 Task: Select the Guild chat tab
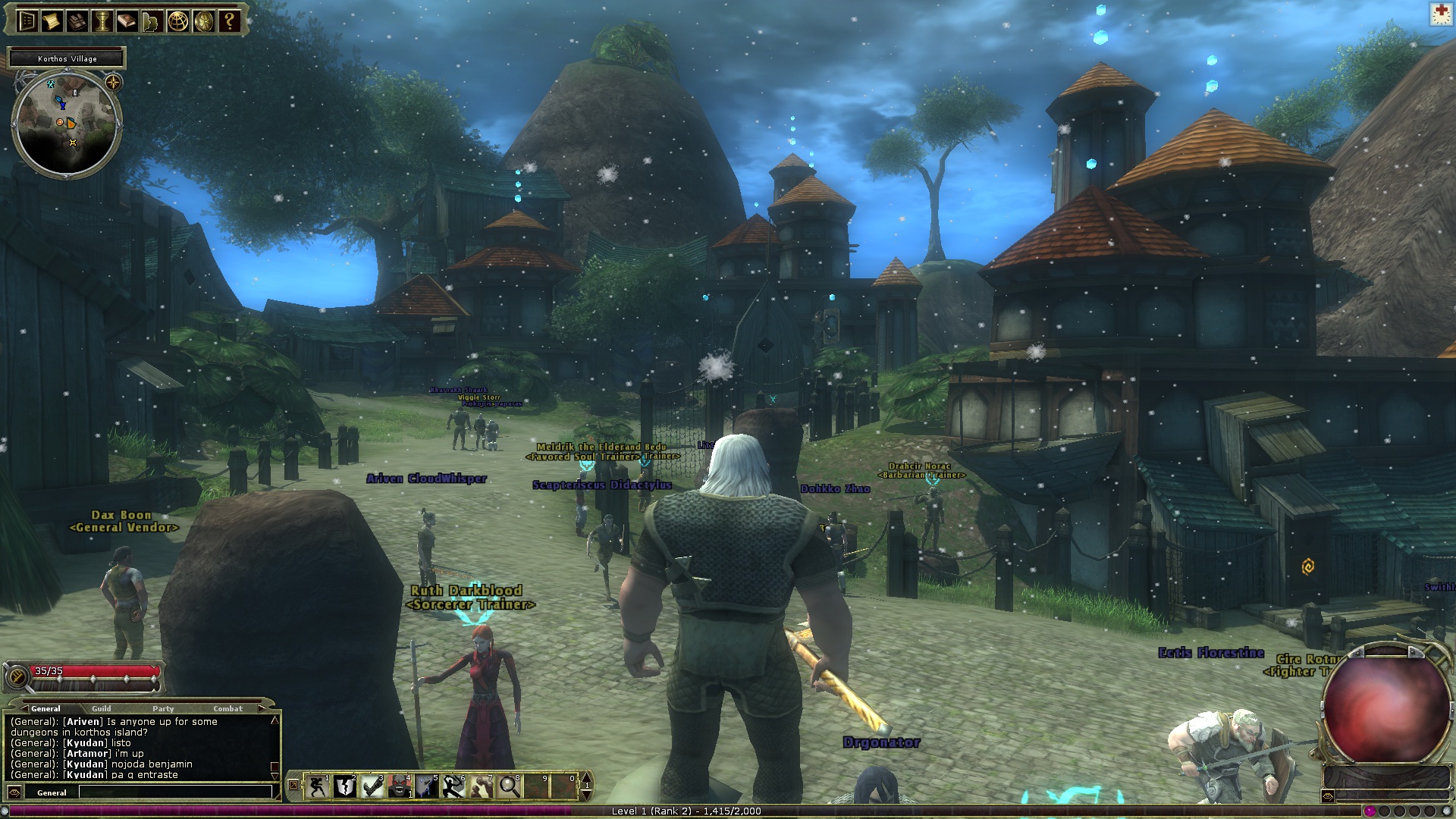point(102,709)
